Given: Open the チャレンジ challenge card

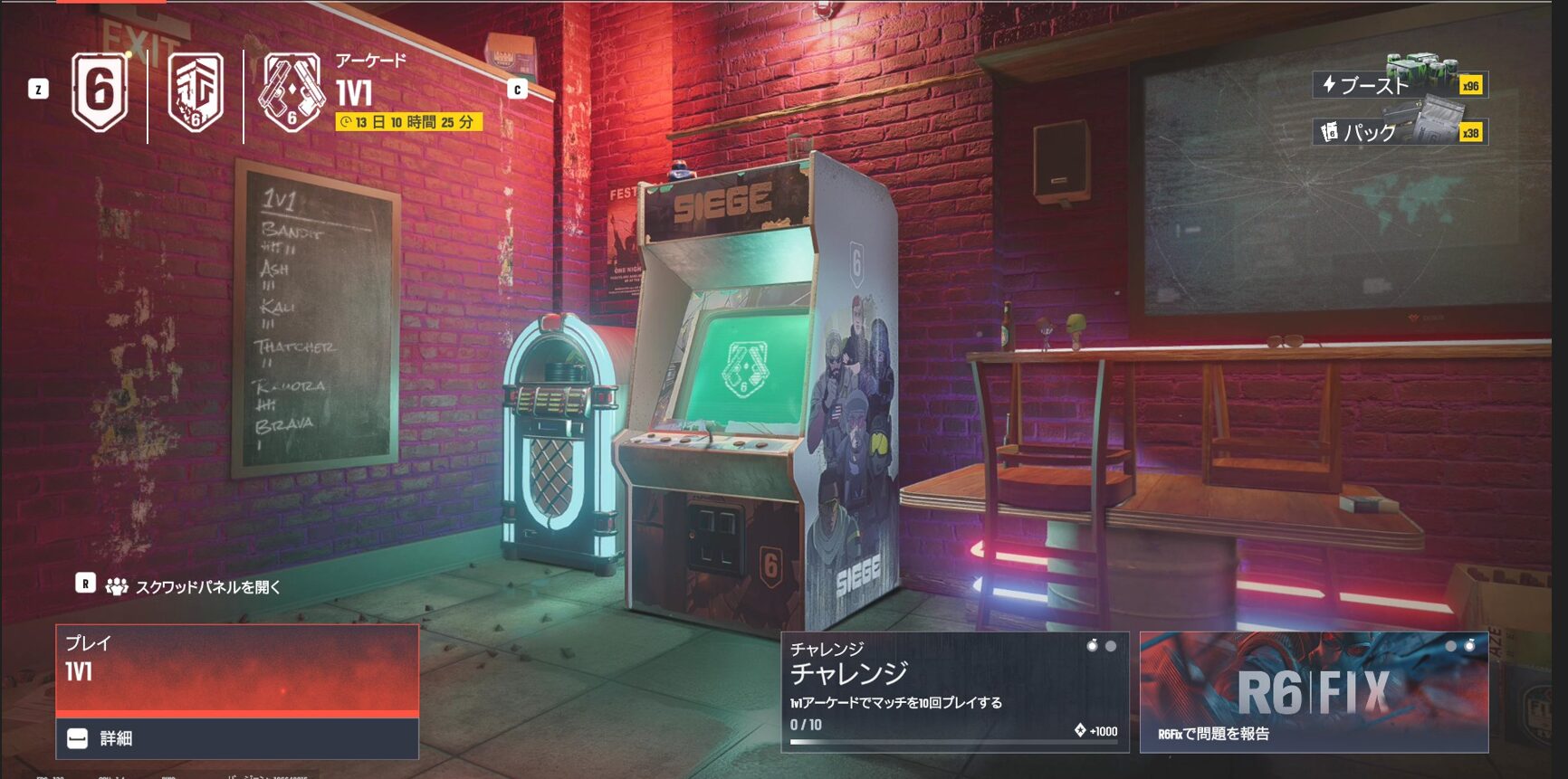Looking at the screenshot, I should click(x=954, y=692).
